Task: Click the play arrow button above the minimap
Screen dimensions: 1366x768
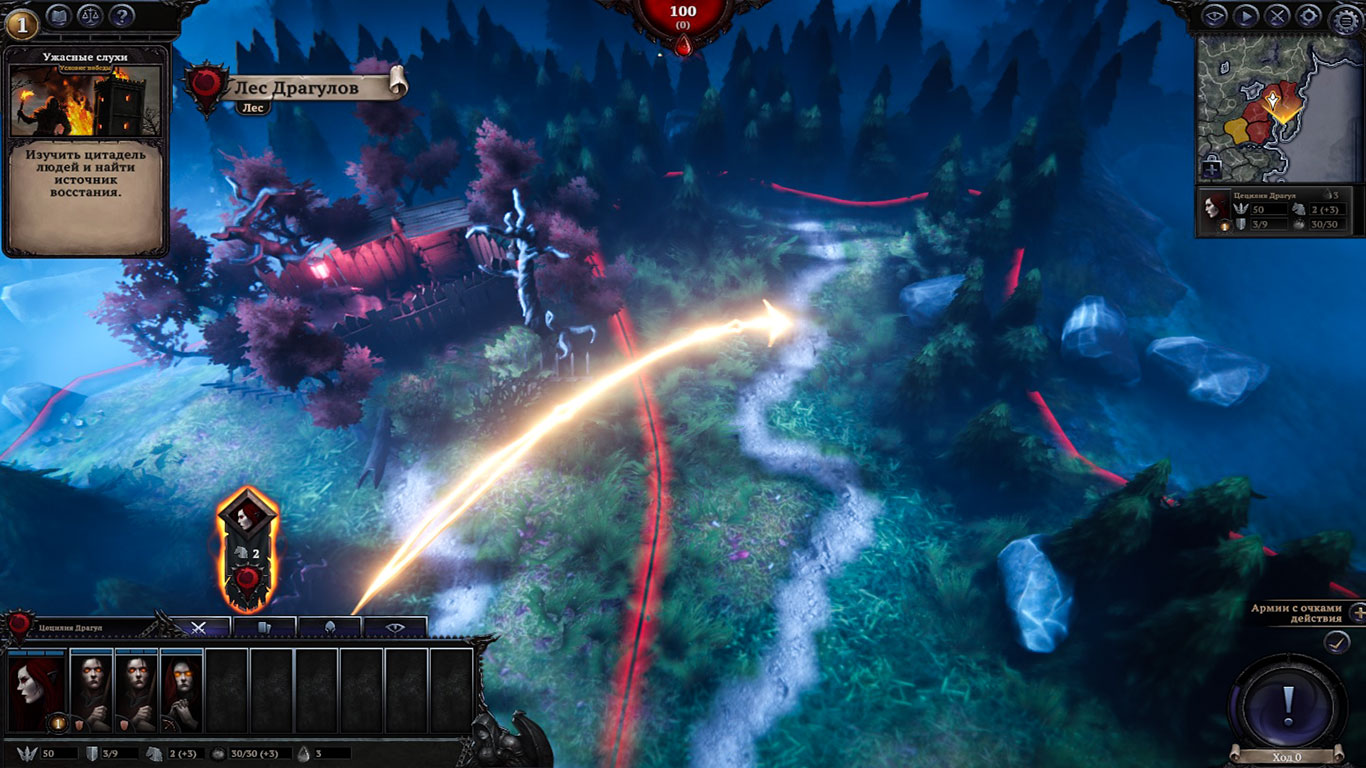Action: 1245,16
